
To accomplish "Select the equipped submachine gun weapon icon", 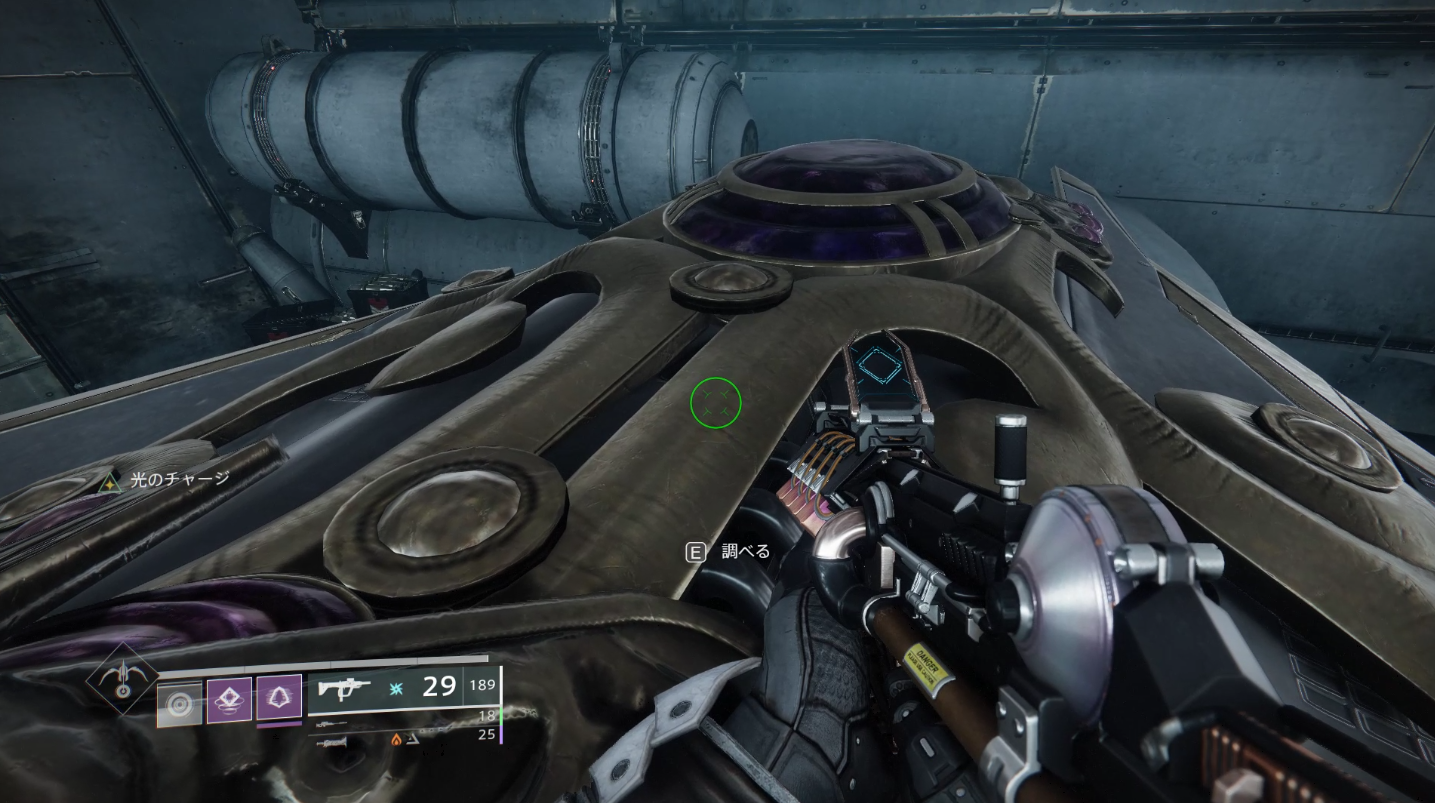I will click(344, 687).
